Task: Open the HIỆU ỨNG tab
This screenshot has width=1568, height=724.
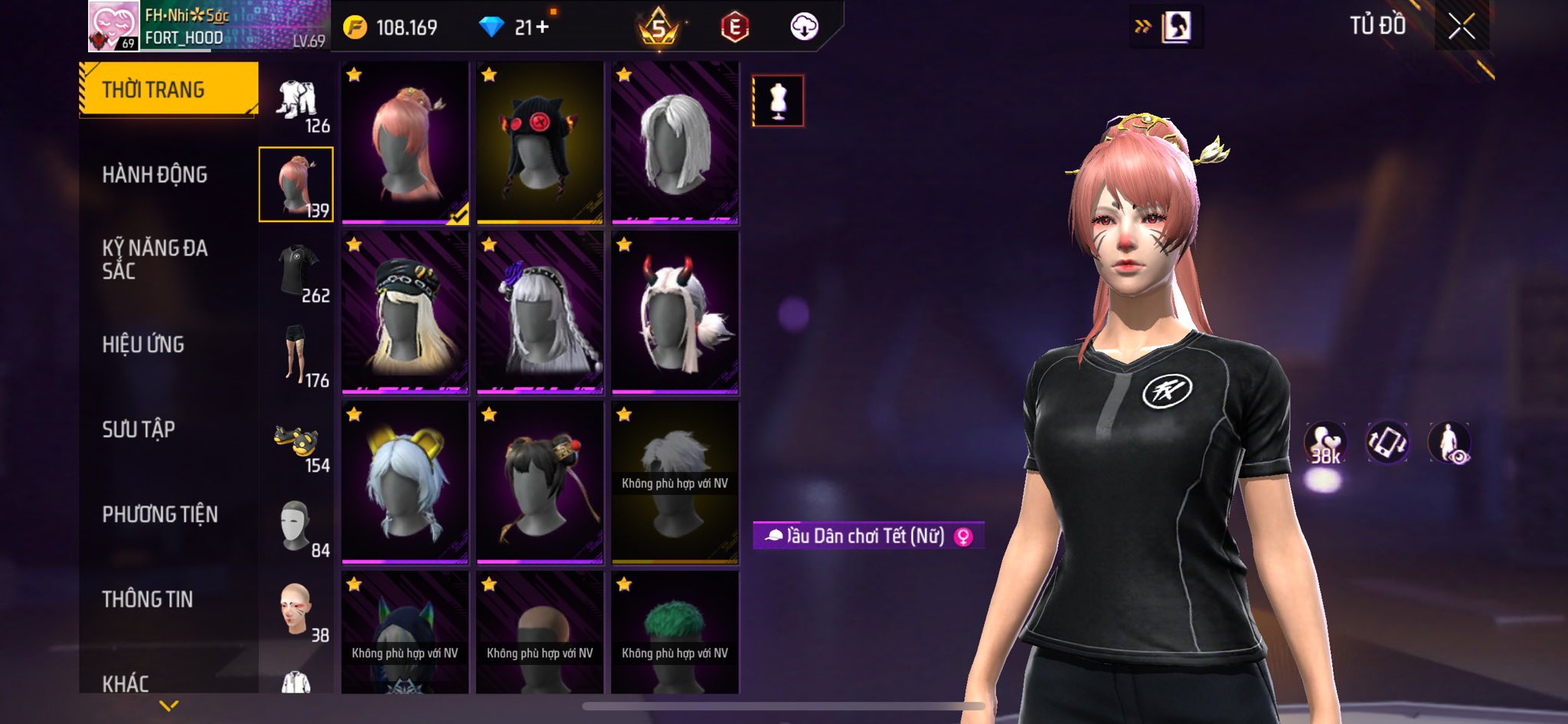Action: pyautogui.click(x=143, y=345)
